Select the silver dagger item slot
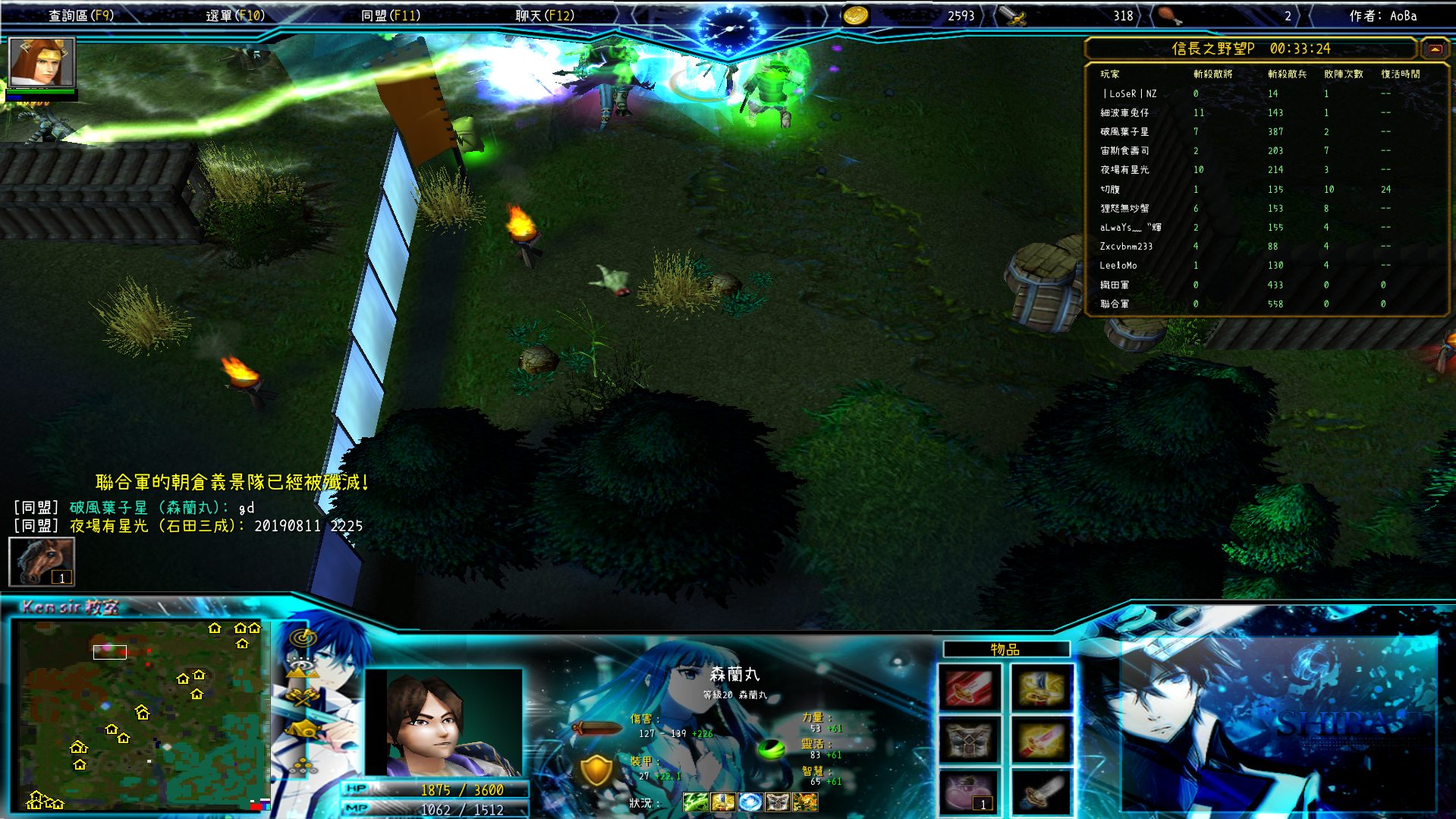 (x=1041, y=792)
